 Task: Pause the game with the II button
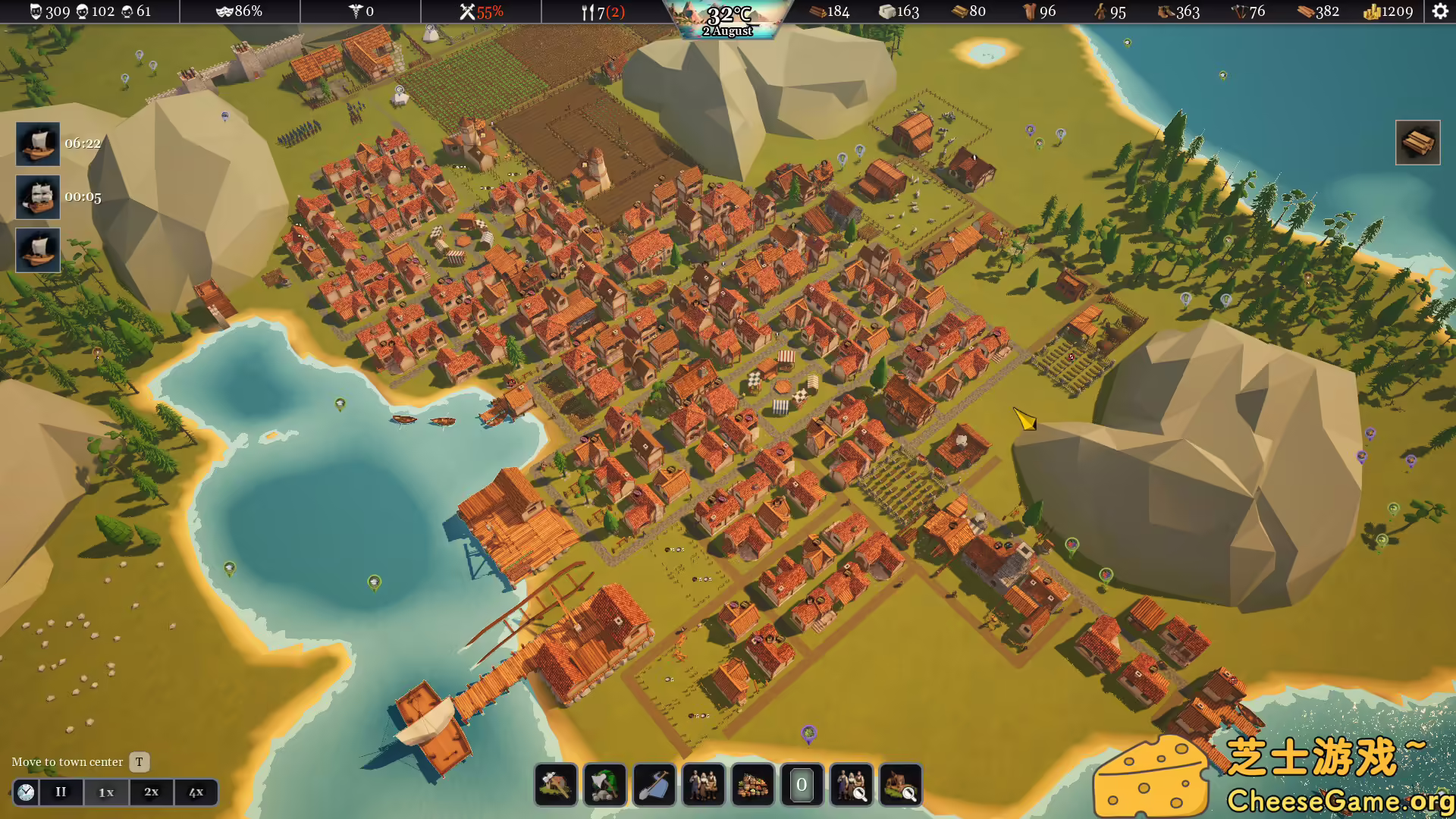coord(61,792)
